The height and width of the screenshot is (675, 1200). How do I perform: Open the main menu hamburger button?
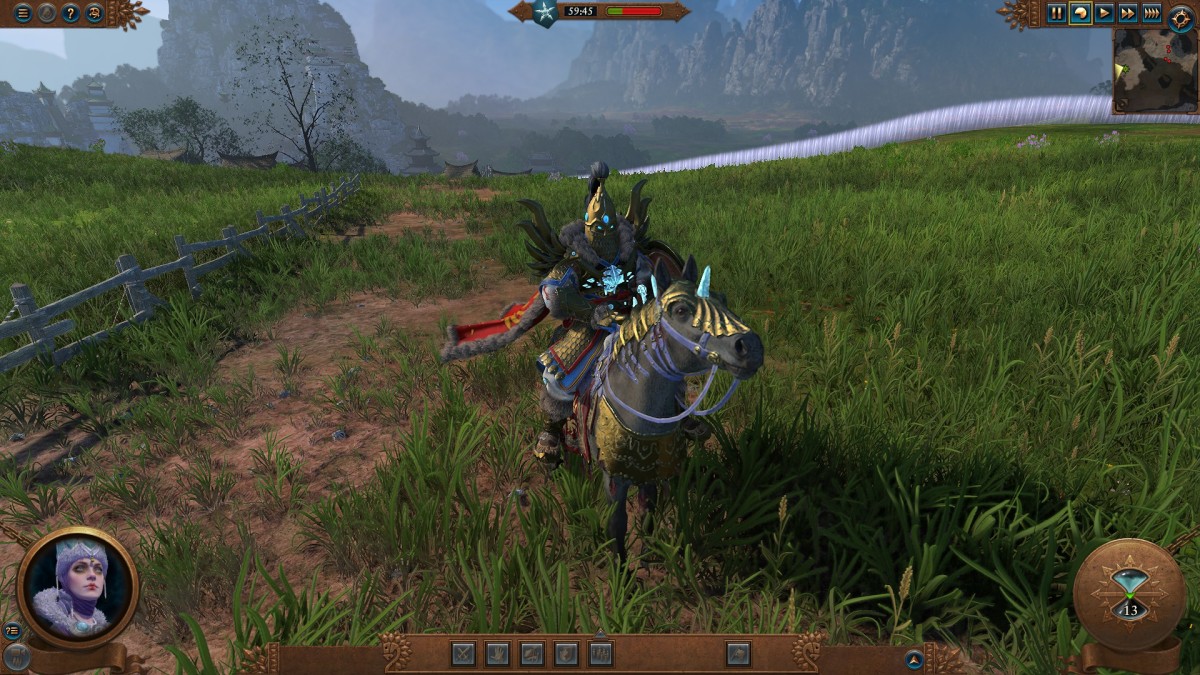22,13
